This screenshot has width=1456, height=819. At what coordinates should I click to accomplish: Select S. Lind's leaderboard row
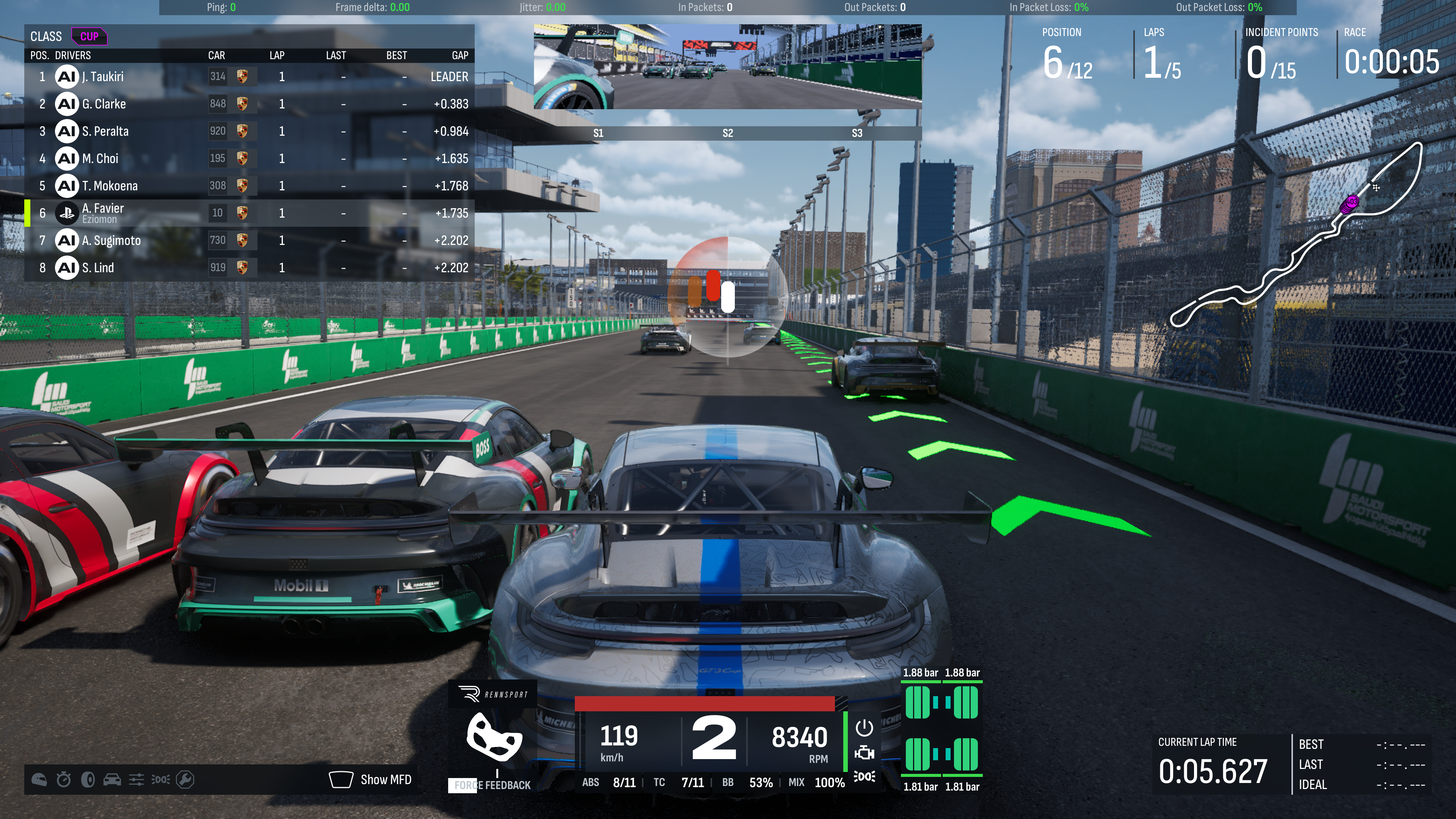[249, 268]
